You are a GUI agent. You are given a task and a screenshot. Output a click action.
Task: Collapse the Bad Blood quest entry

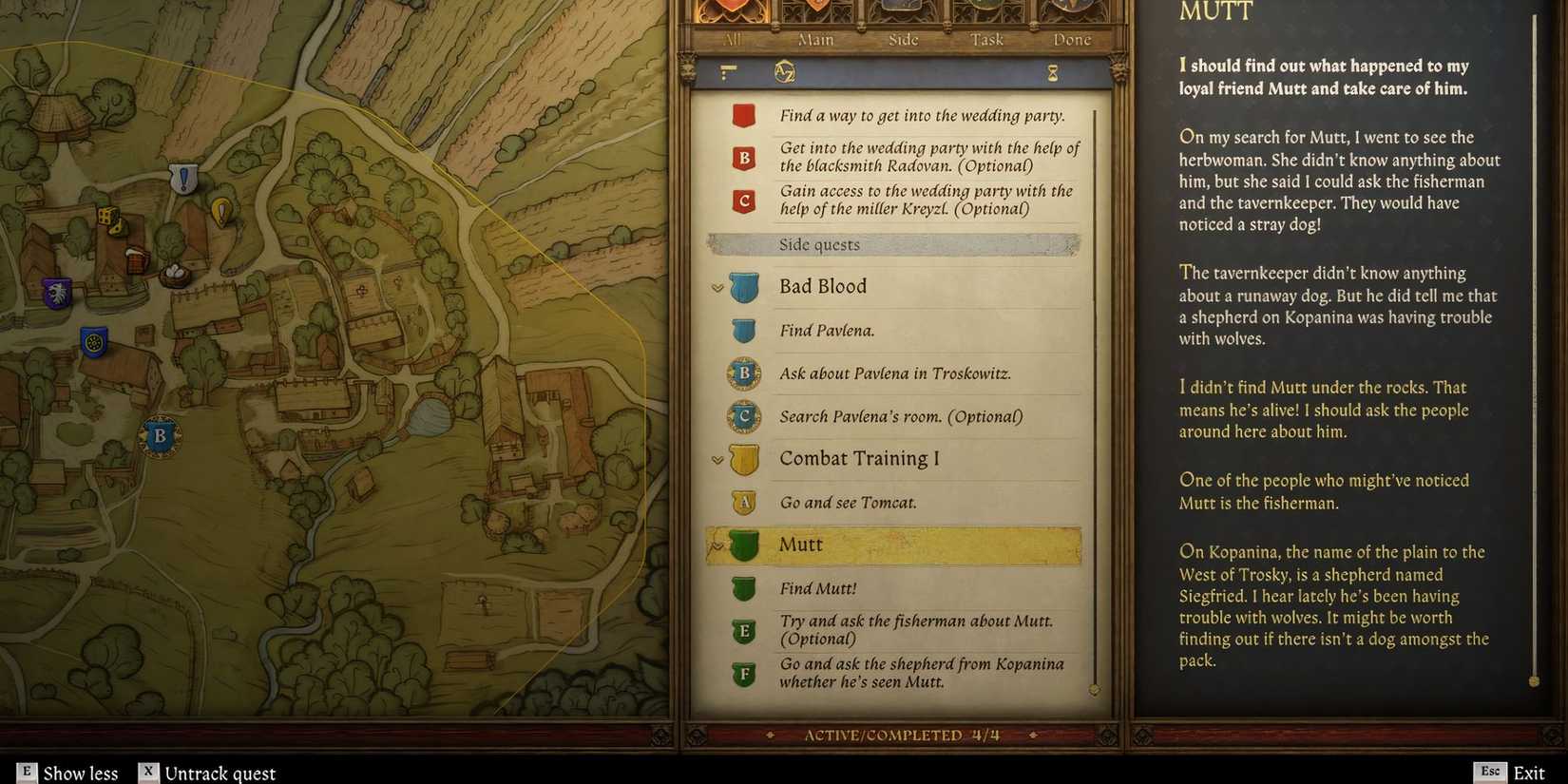point(717,286)
